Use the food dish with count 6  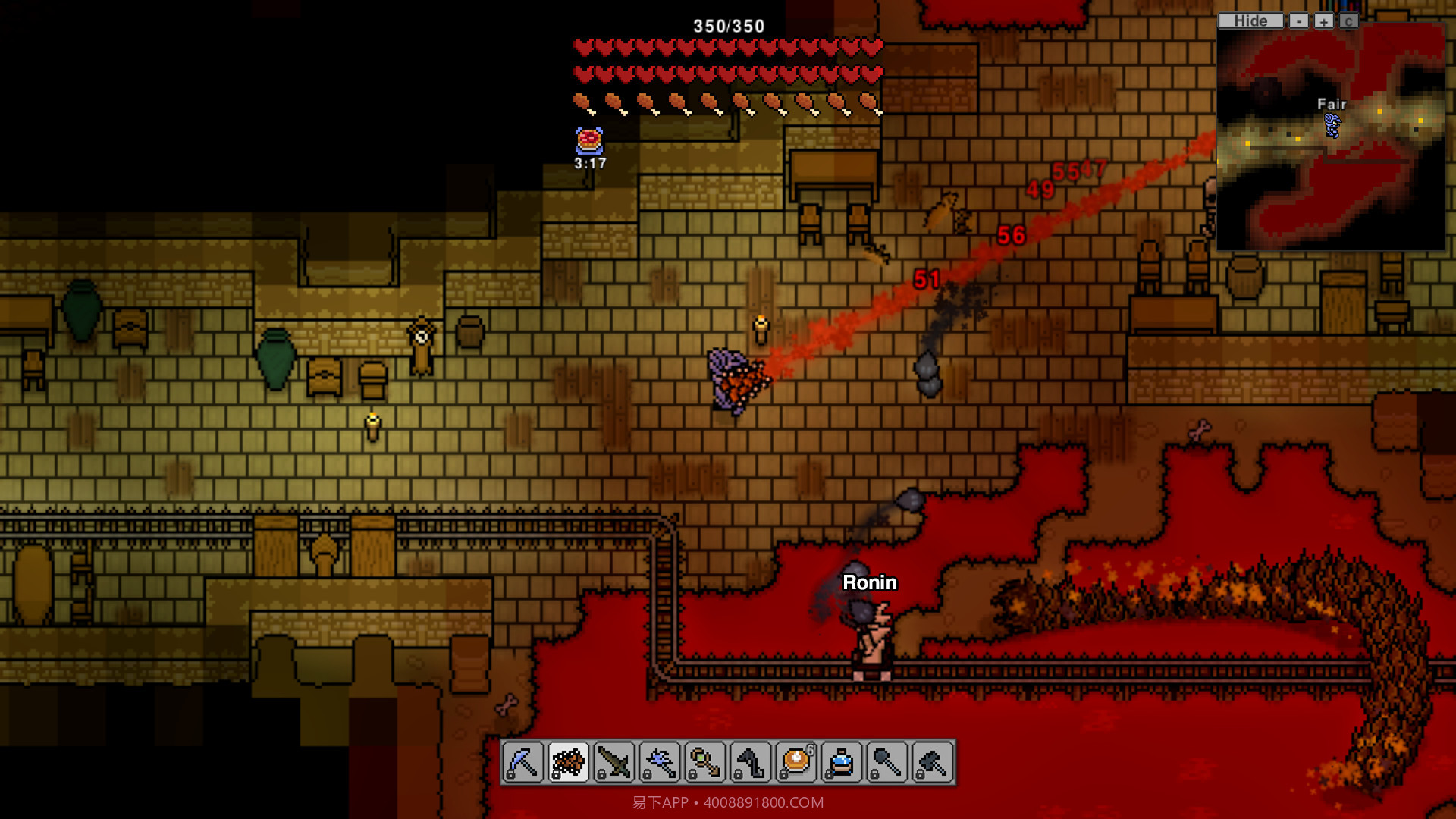[796, 762]
